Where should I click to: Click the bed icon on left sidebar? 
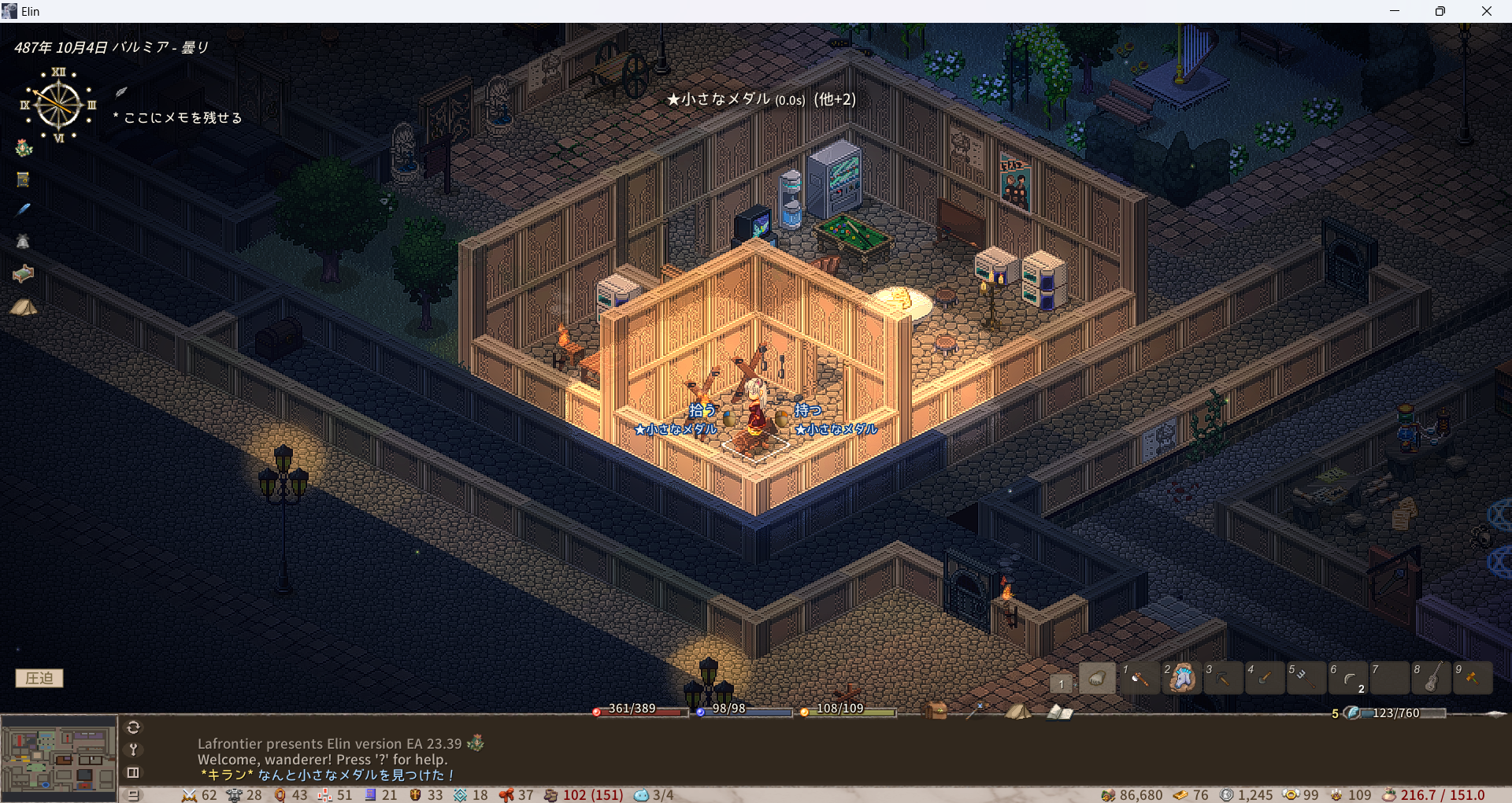coord(24,274)
